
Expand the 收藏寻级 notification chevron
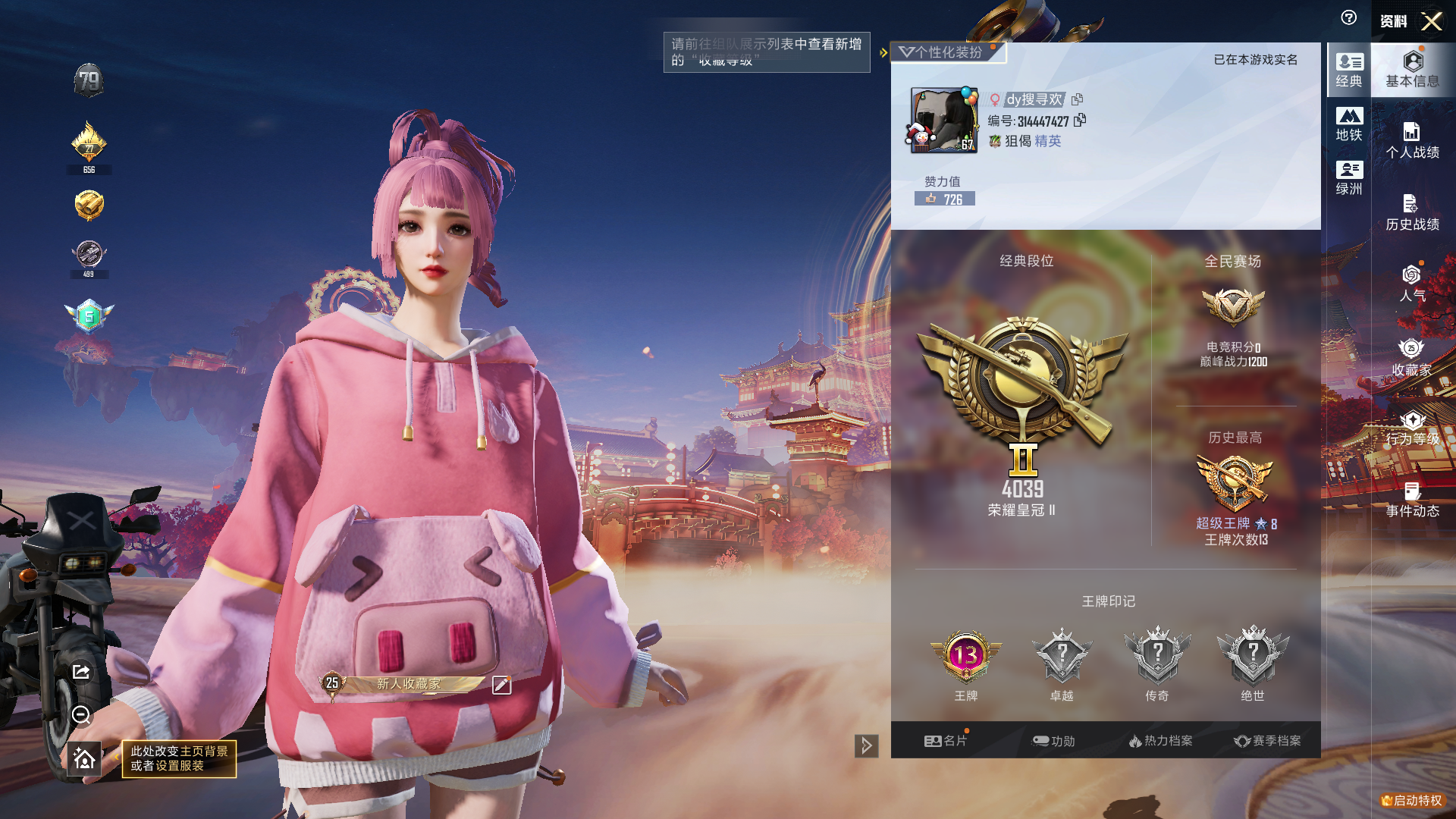[x=882, y=53]
